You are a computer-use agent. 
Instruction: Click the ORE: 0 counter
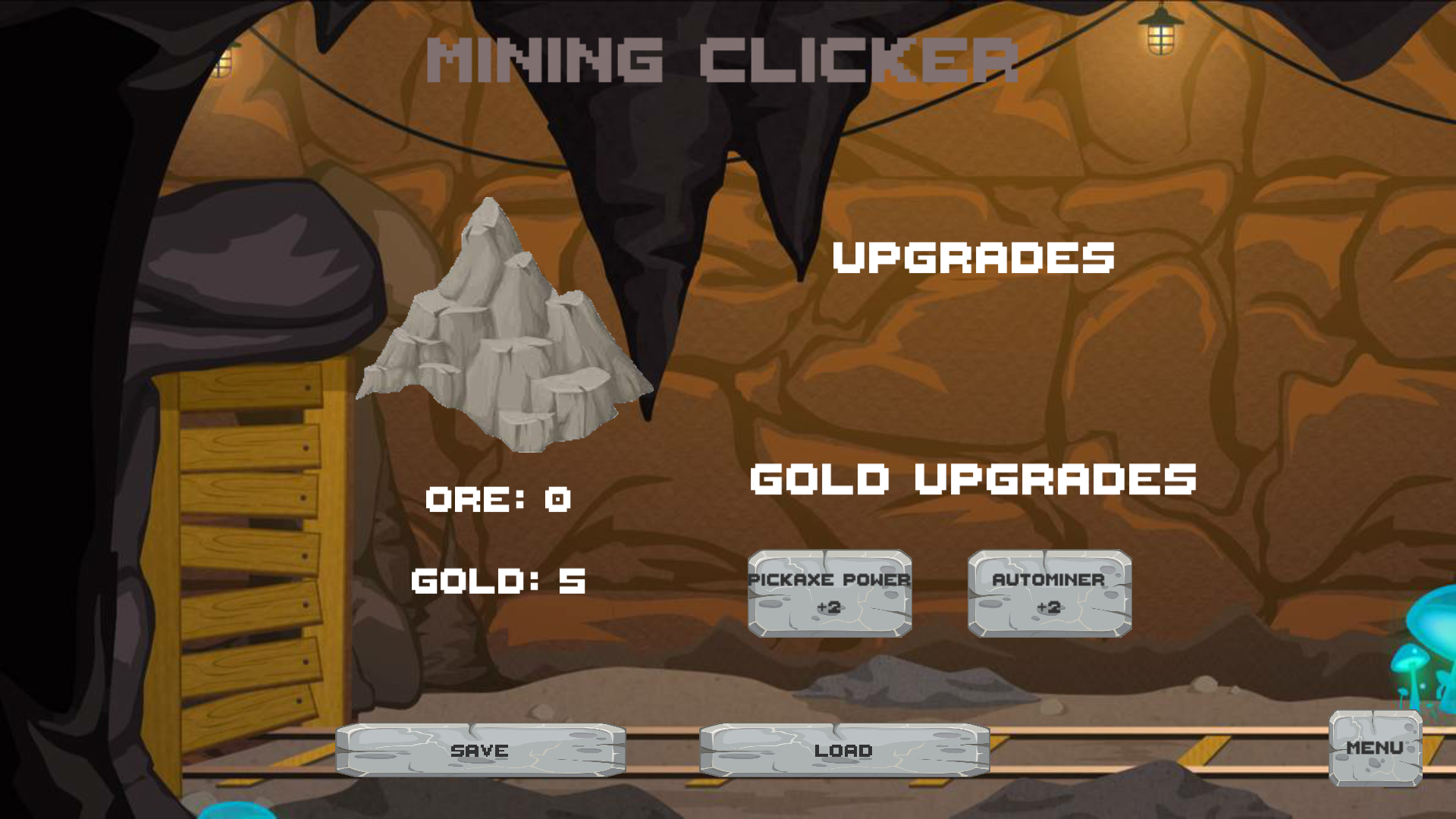point(498,499)
